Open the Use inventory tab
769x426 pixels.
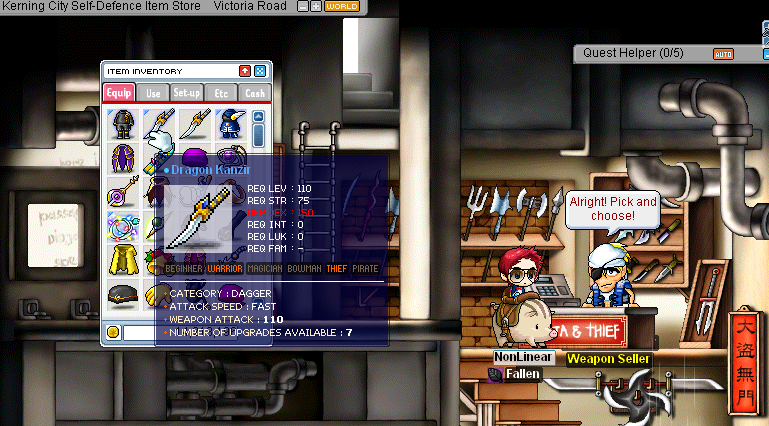click(x=153, y=93)
